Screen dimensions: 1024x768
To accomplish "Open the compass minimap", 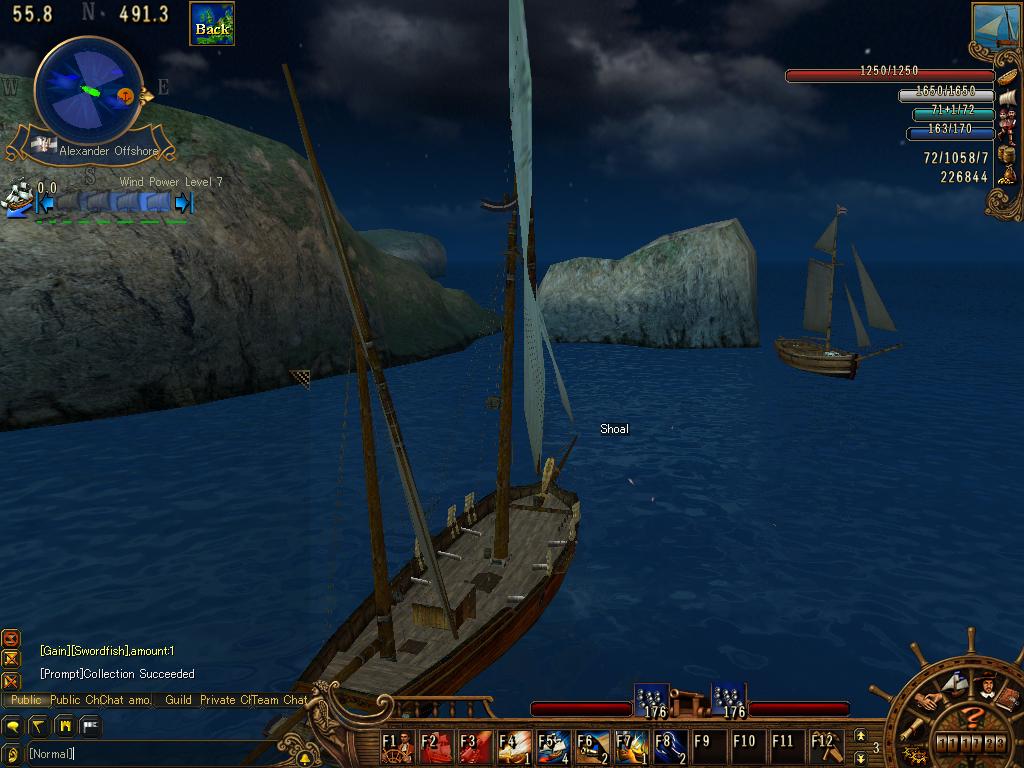I will [88, 90].
